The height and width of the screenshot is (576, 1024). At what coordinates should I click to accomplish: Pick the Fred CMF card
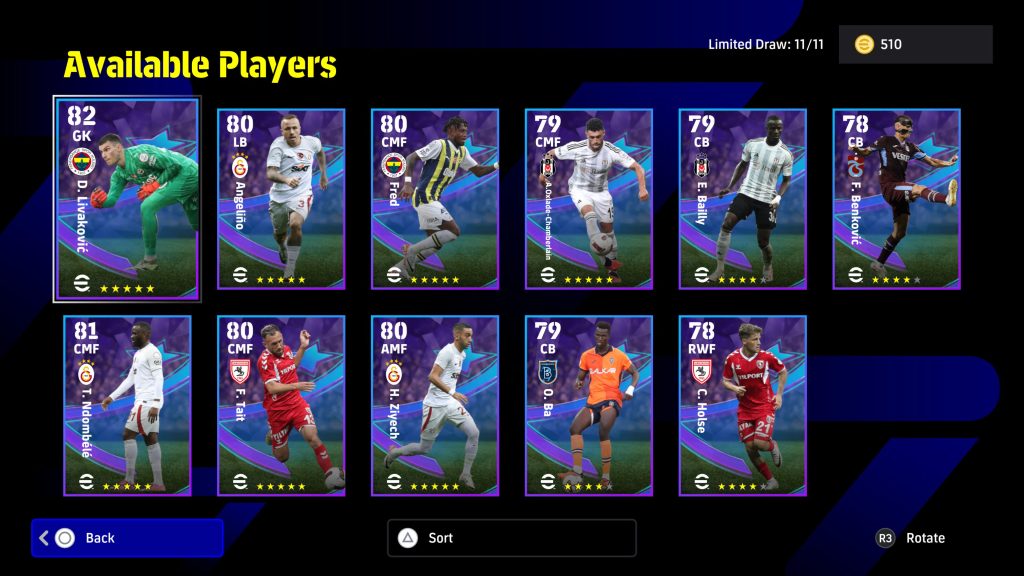pos(435,199)
